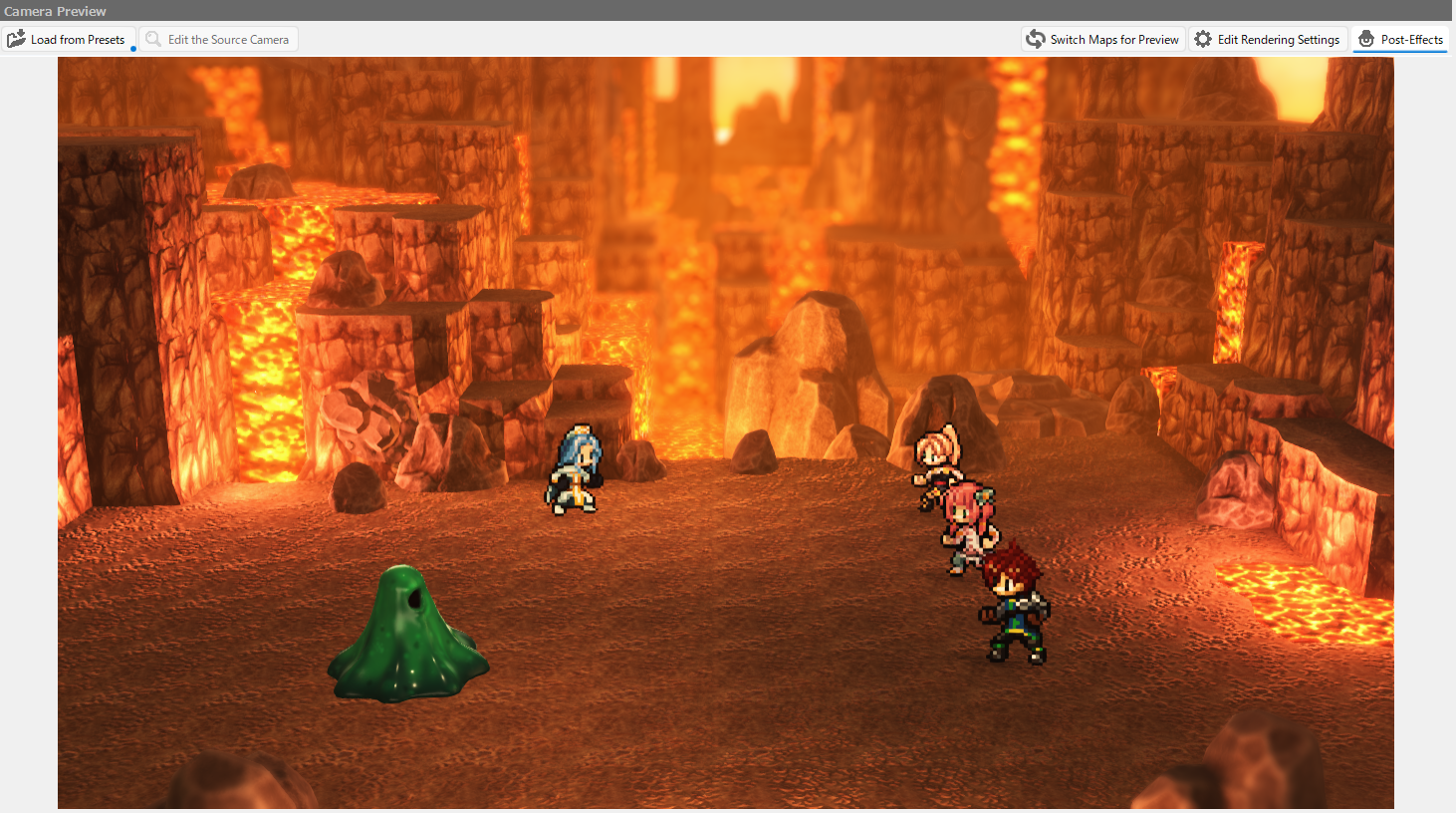The image size is (1456, 813).
Task: Load a camera configuration from presets
Action: pos(70,38)
